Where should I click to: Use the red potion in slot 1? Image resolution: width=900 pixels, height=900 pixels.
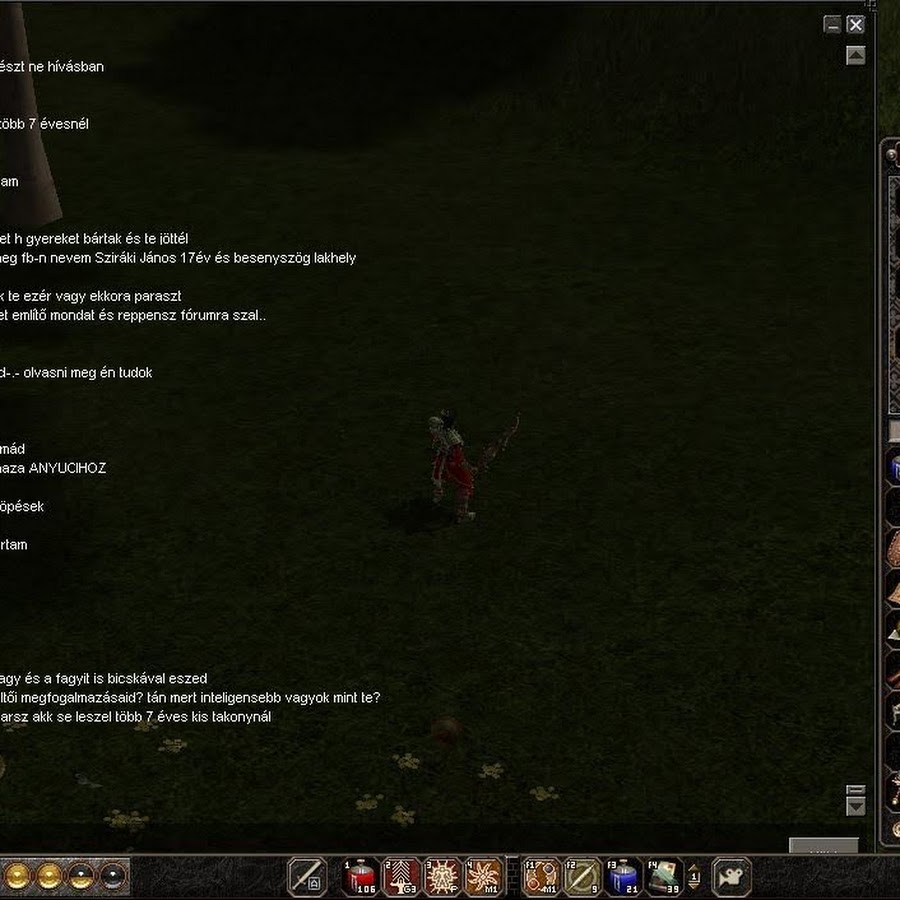click(360, 877)
